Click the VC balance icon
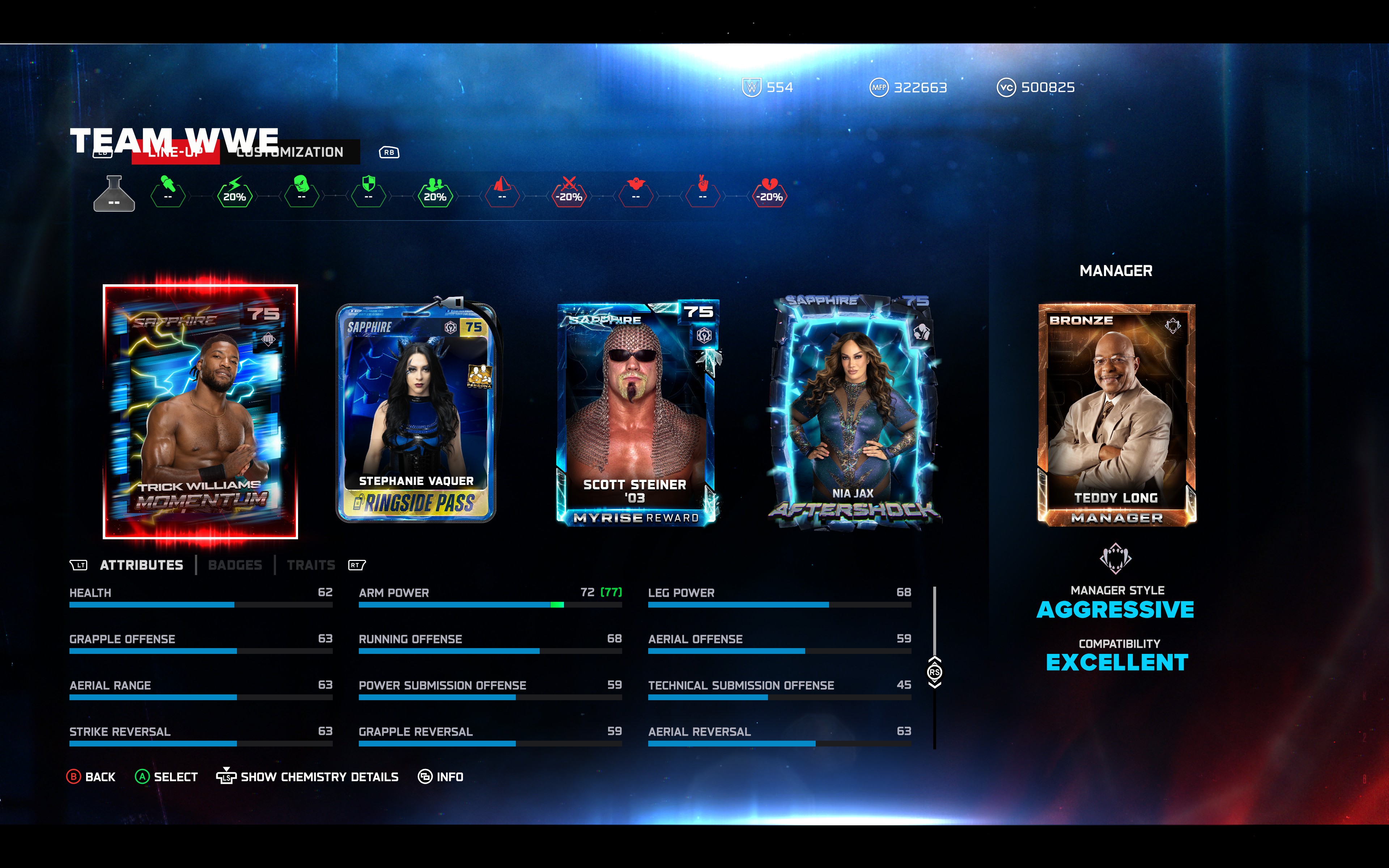The height and width of the screenshot is (868, 1389). pyautogui.click(x=1007, y=87)
